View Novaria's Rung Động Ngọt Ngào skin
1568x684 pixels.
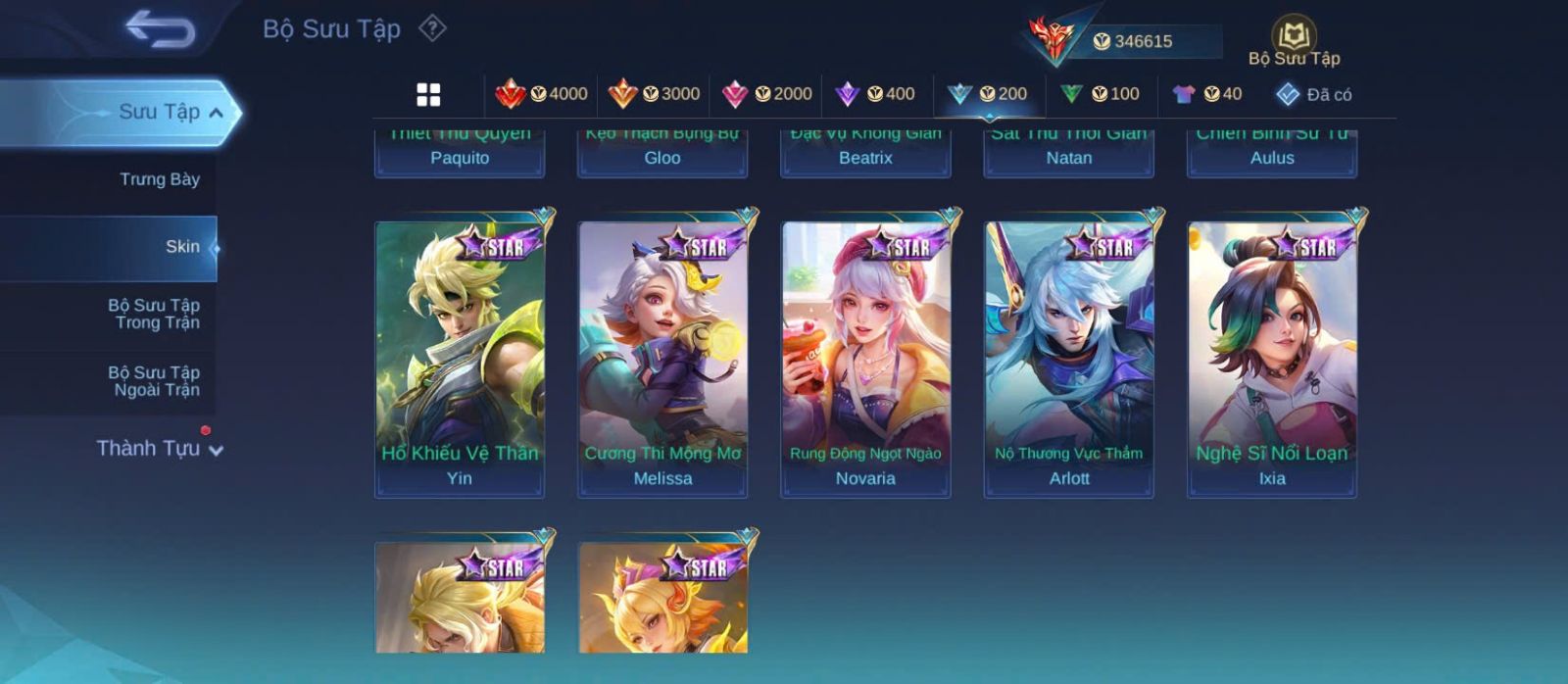(x=865, y=359)
